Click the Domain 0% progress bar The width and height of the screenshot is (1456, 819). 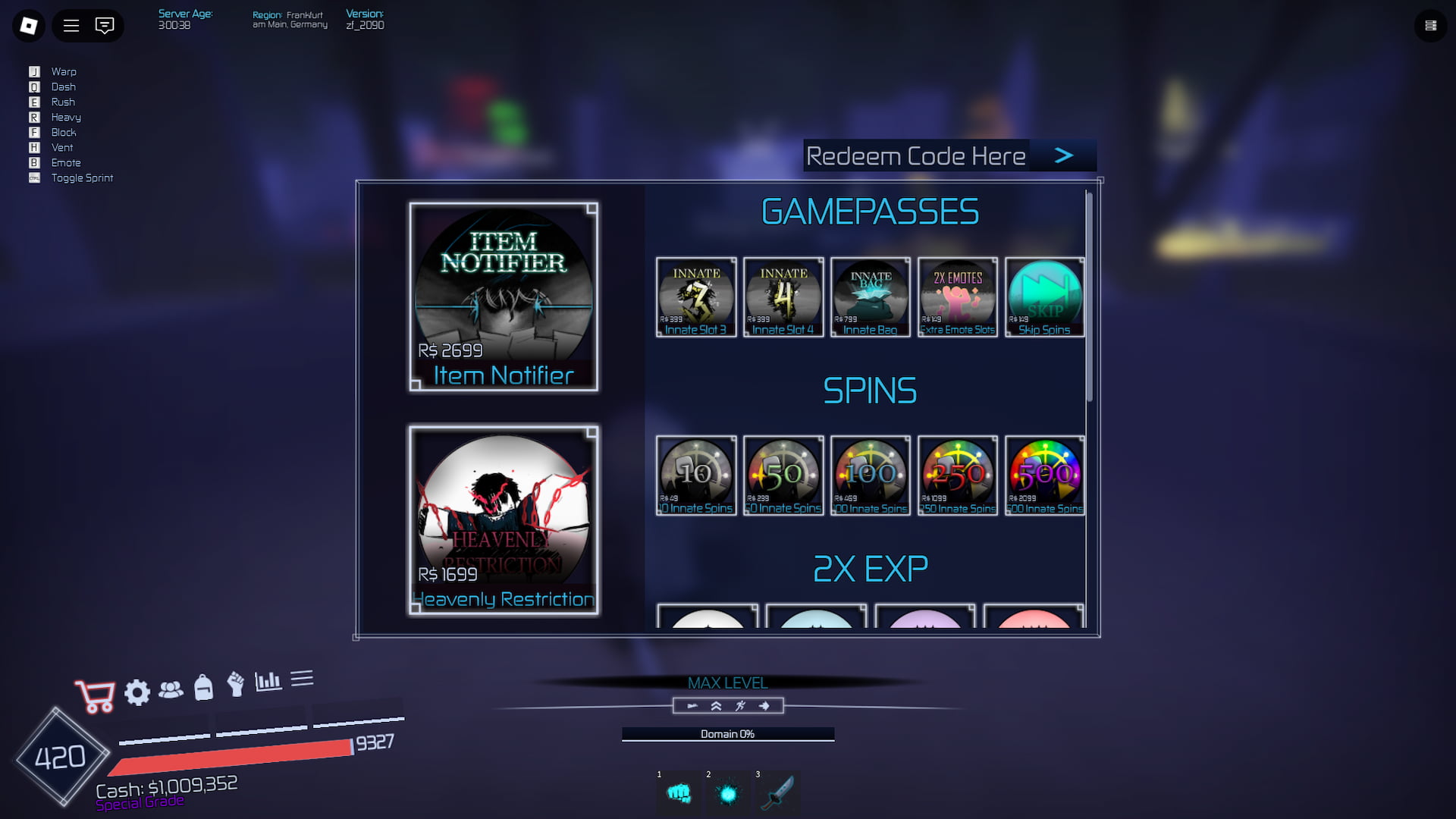(x=727, y=733)
